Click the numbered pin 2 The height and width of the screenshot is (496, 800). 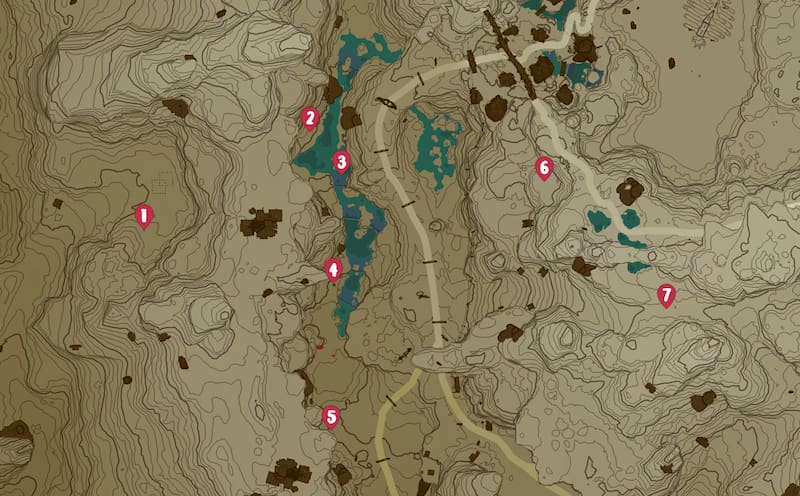(310, 119)
